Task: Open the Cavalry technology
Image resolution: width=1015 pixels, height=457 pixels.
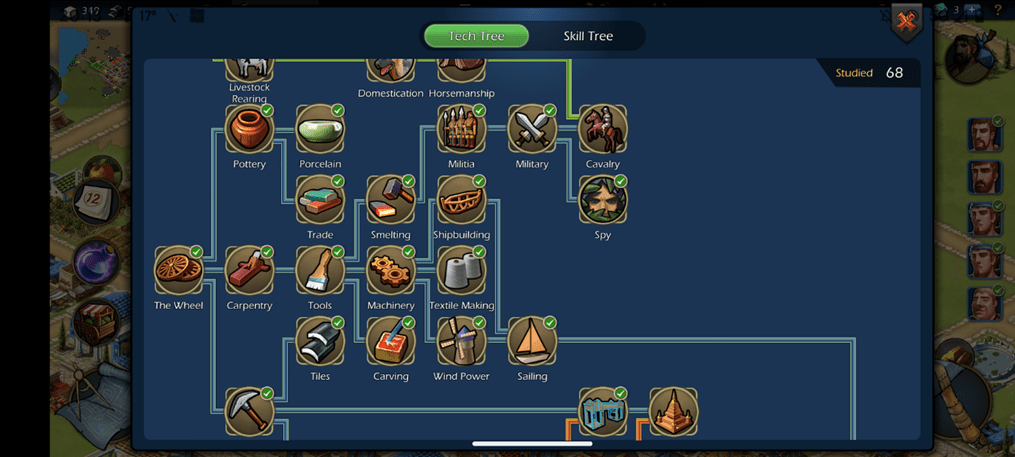Action: click(x=603, y=130)
